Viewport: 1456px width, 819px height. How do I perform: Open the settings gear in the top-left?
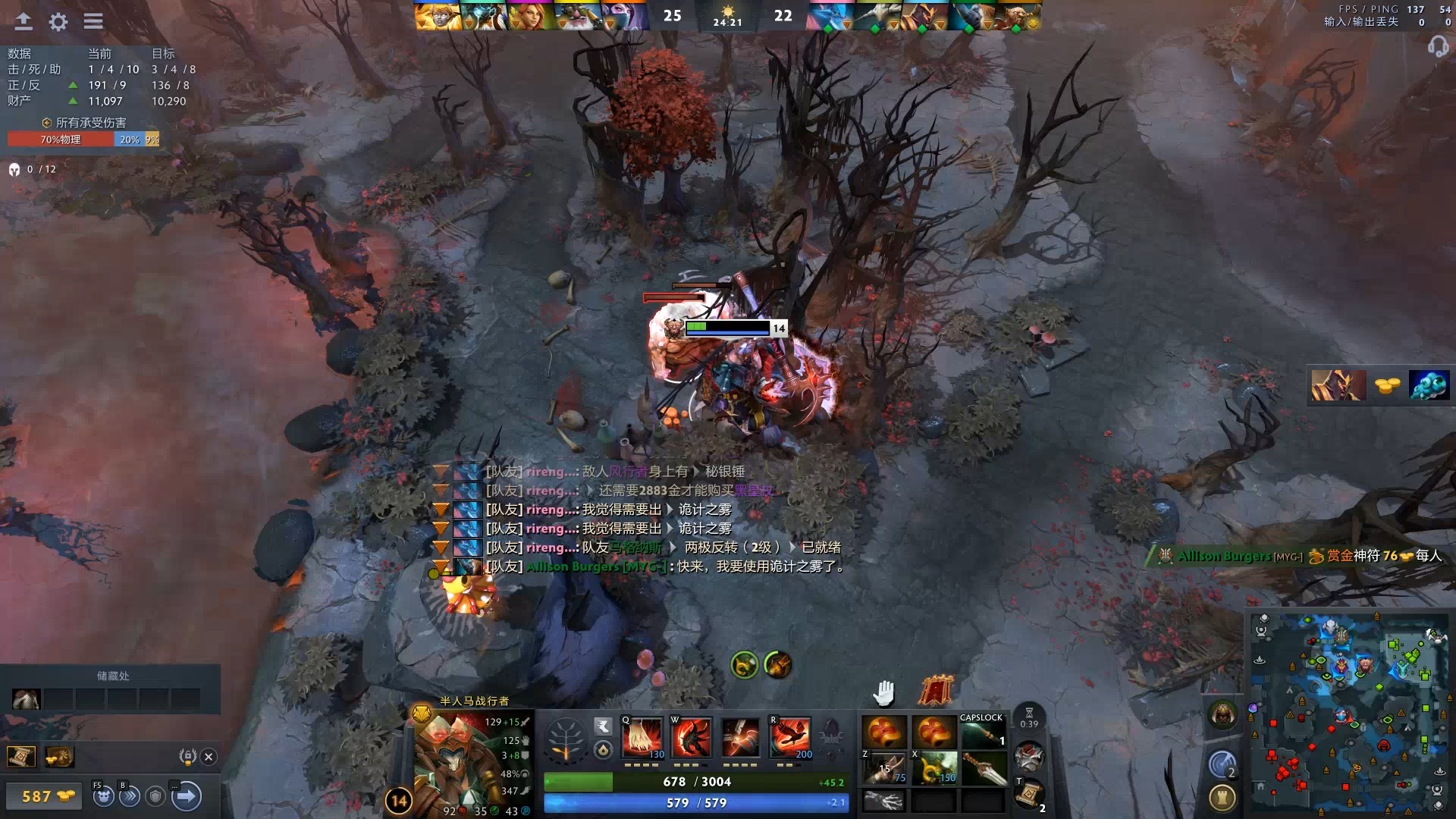(x=58, y=22)
